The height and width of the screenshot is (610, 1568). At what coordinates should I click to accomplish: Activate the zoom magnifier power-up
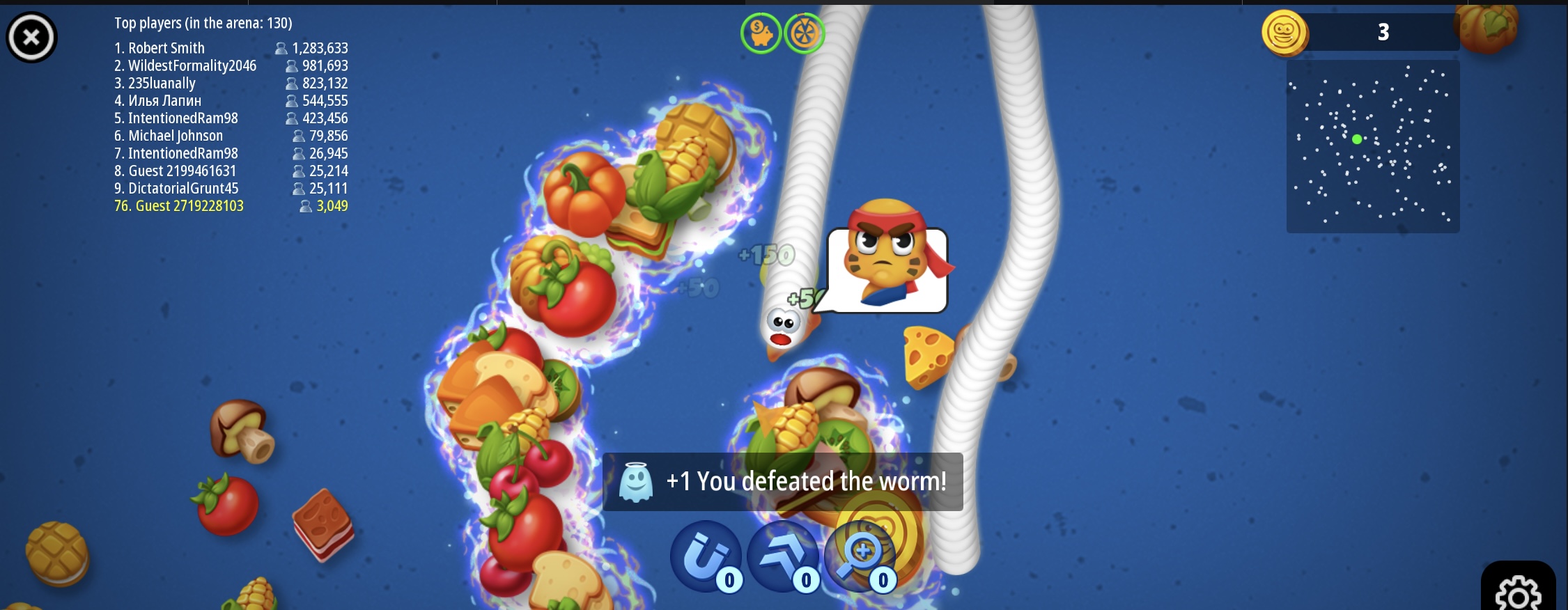(x=860, y=556)
